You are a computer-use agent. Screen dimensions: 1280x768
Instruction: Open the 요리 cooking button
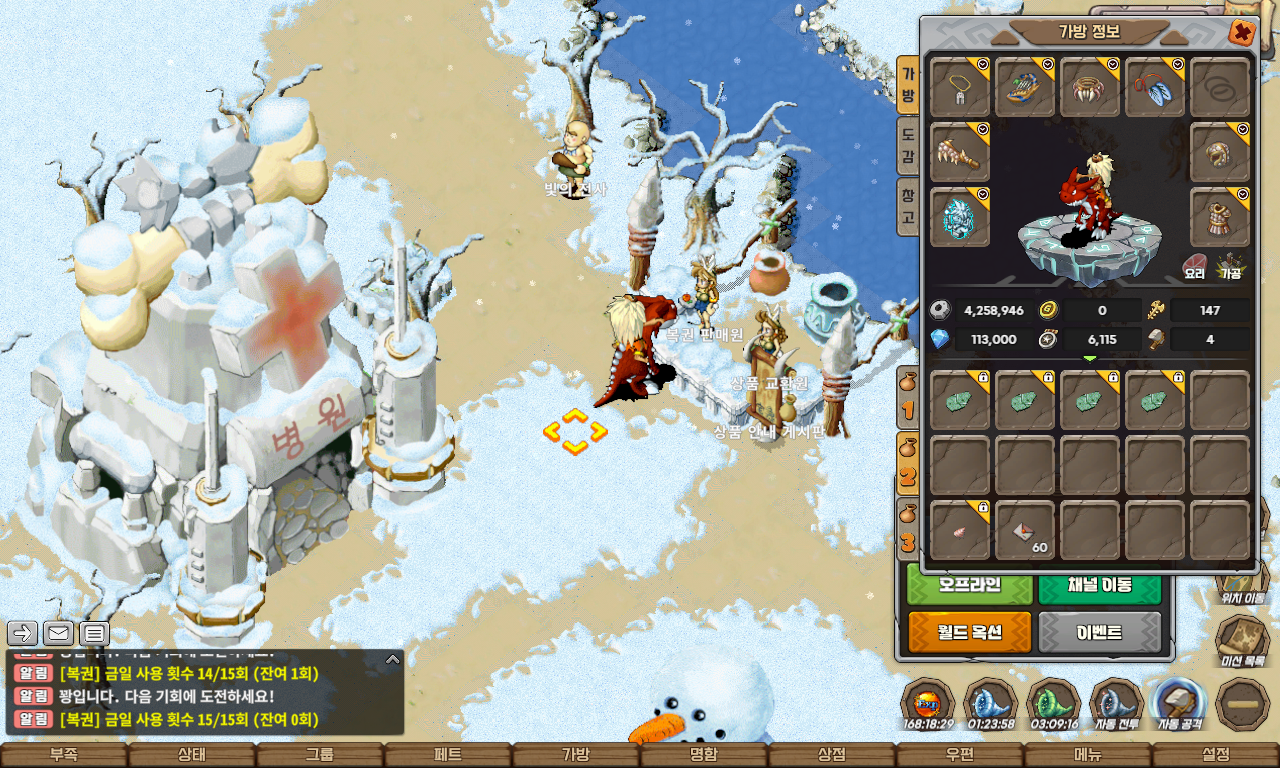click(1195, 265)
